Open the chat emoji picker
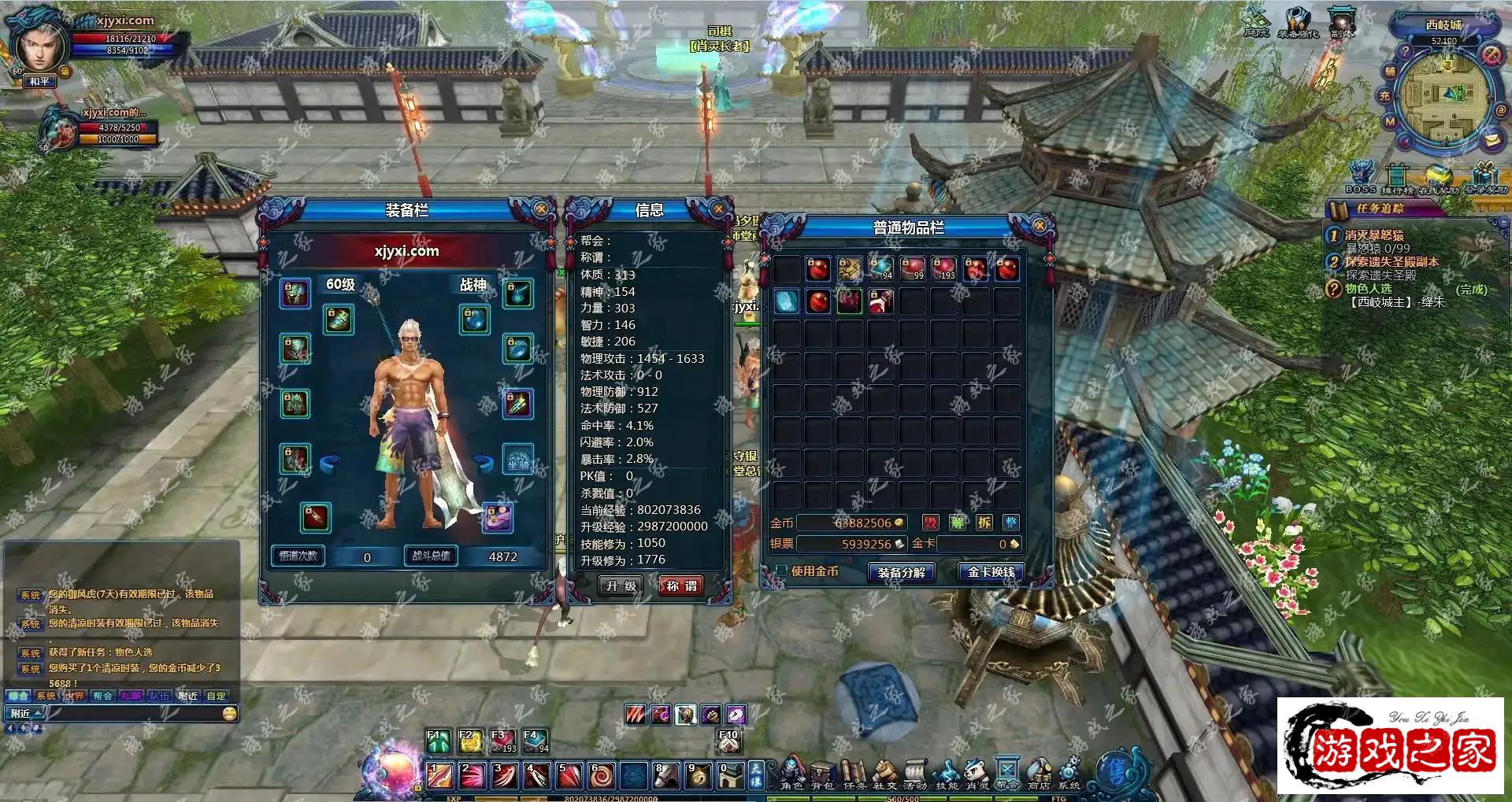The image size is (1512, 802). (x=229, y=713)
